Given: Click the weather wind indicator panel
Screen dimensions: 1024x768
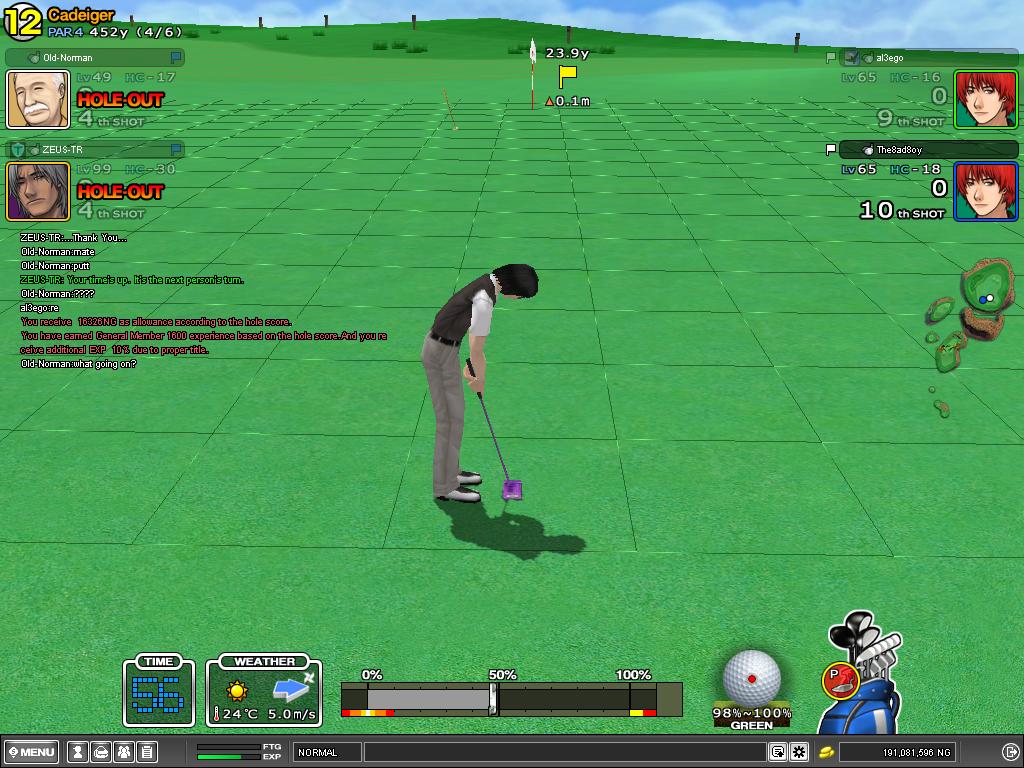Looking at the screenshot, I should (264, 692).
